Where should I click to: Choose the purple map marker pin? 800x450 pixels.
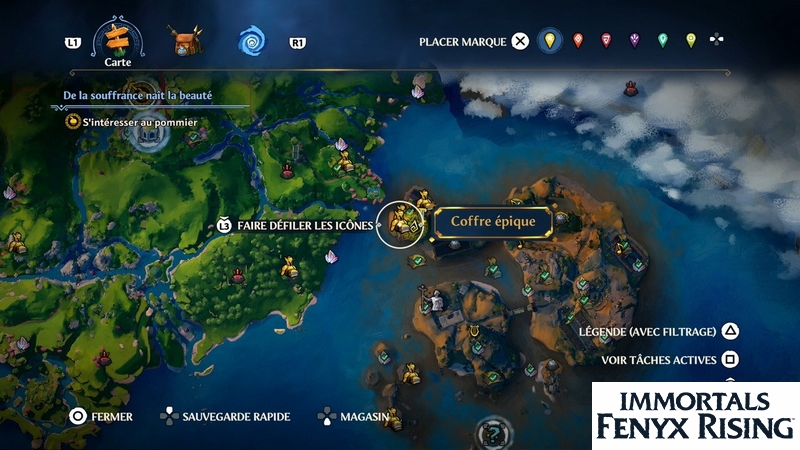(x=634, y=41)
